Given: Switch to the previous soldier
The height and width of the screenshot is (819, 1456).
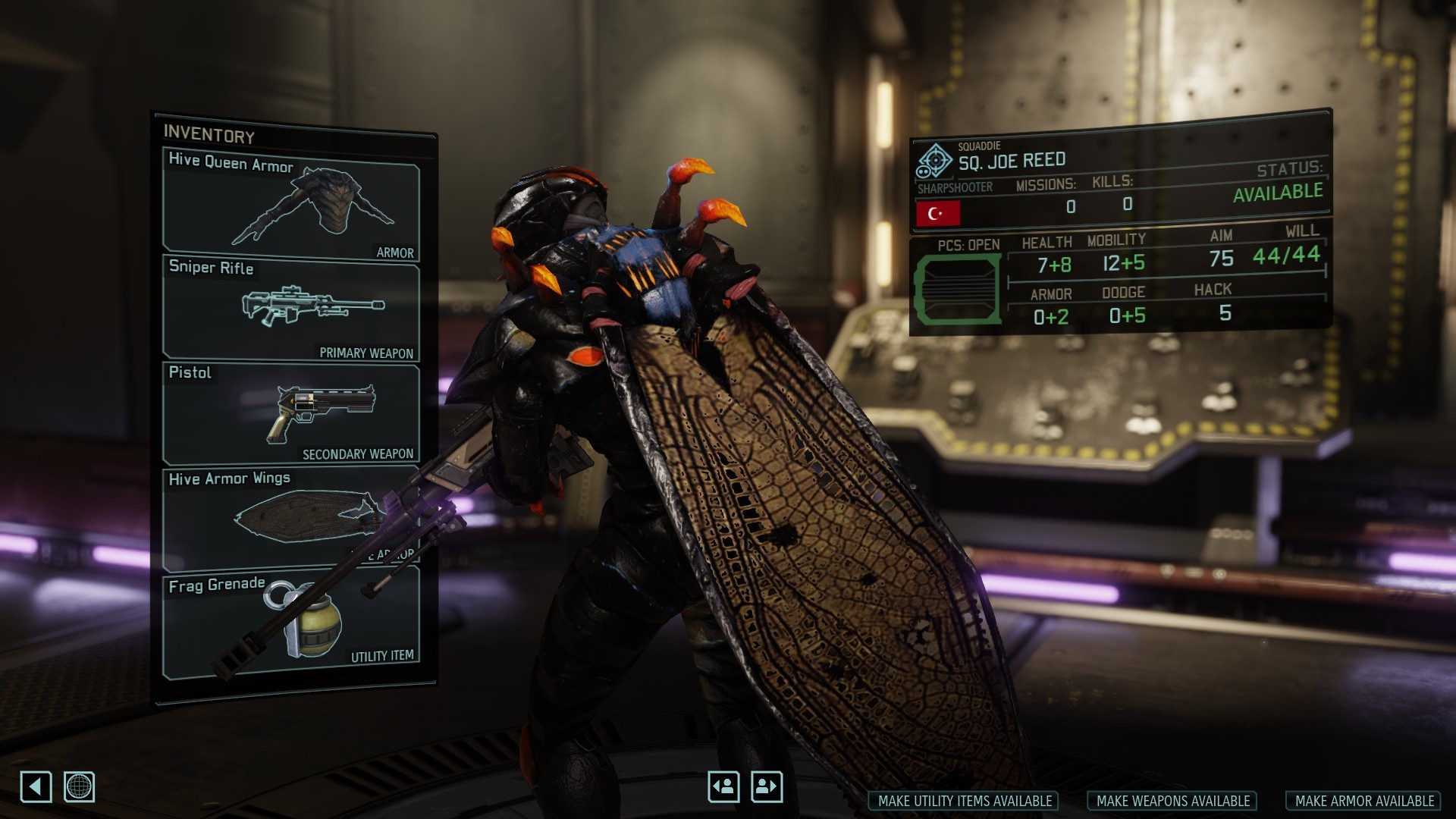Looking at the screenshot, I should pyautogui.click(x=723, y=786).
